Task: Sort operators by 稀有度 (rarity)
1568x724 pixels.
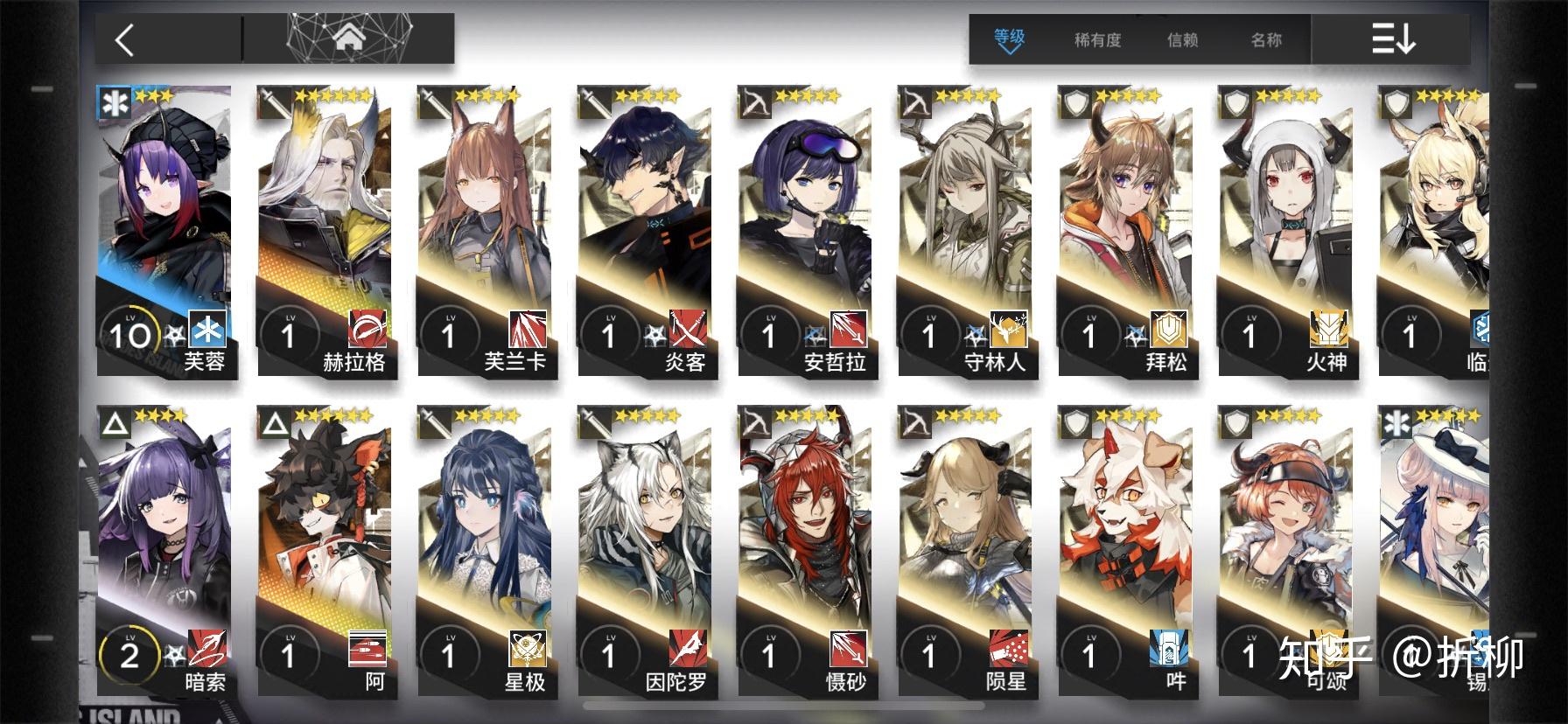Action: pos(1097,40)
